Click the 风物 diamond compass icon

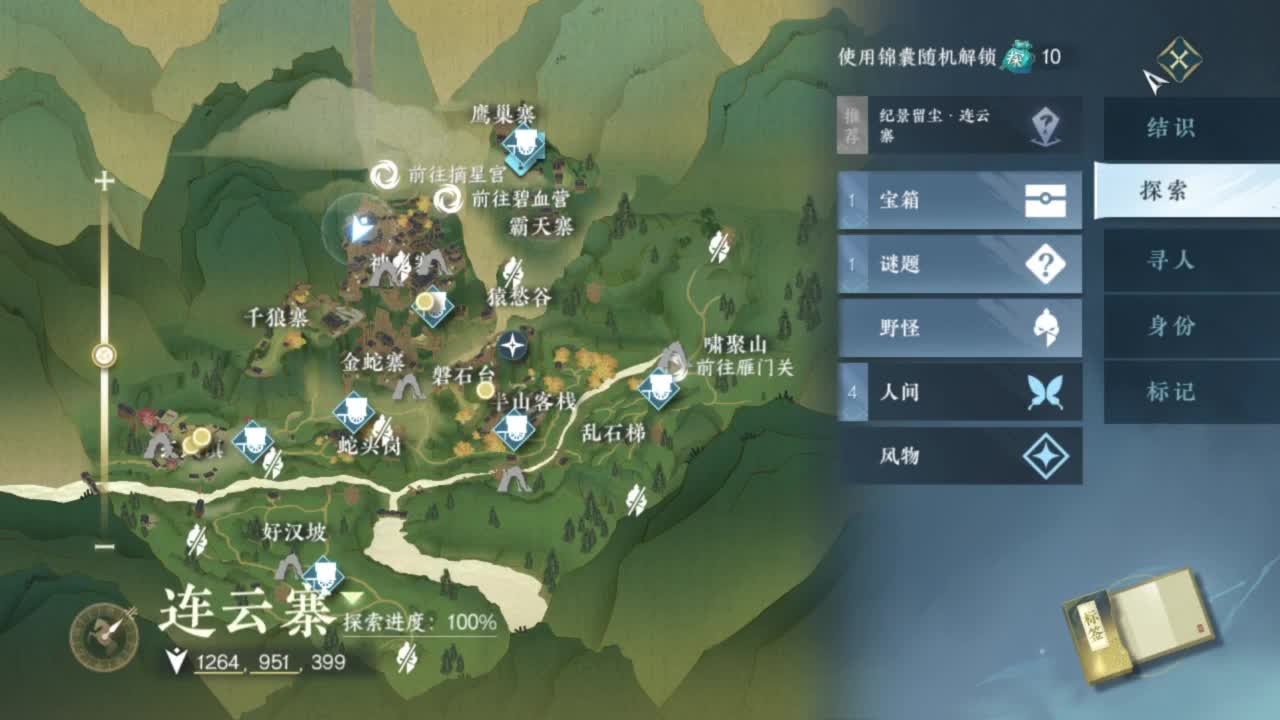click(1045, 456)
